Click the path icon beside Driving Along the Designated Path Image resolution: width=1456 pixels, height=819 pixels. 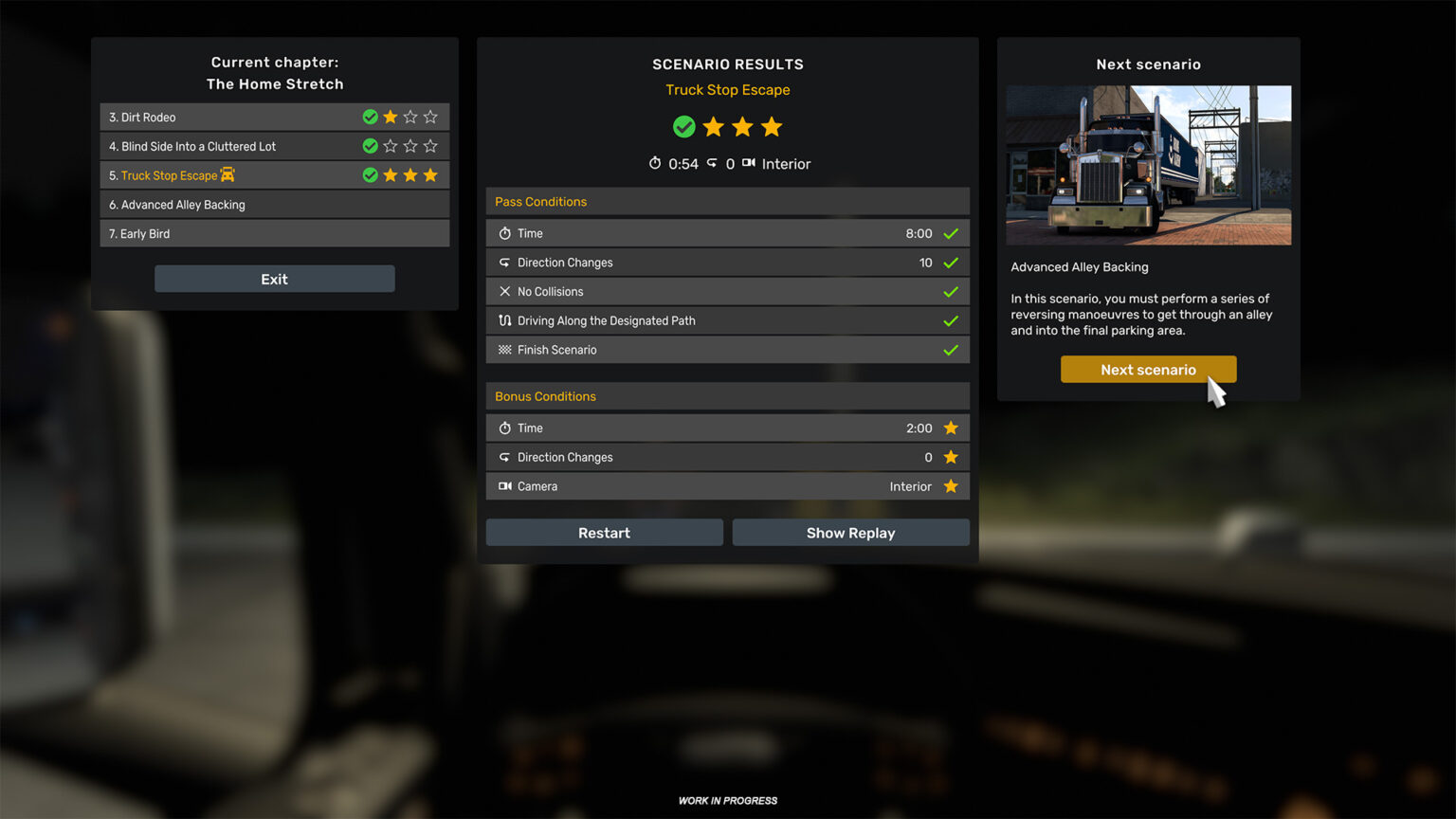[x=505, y=320]
